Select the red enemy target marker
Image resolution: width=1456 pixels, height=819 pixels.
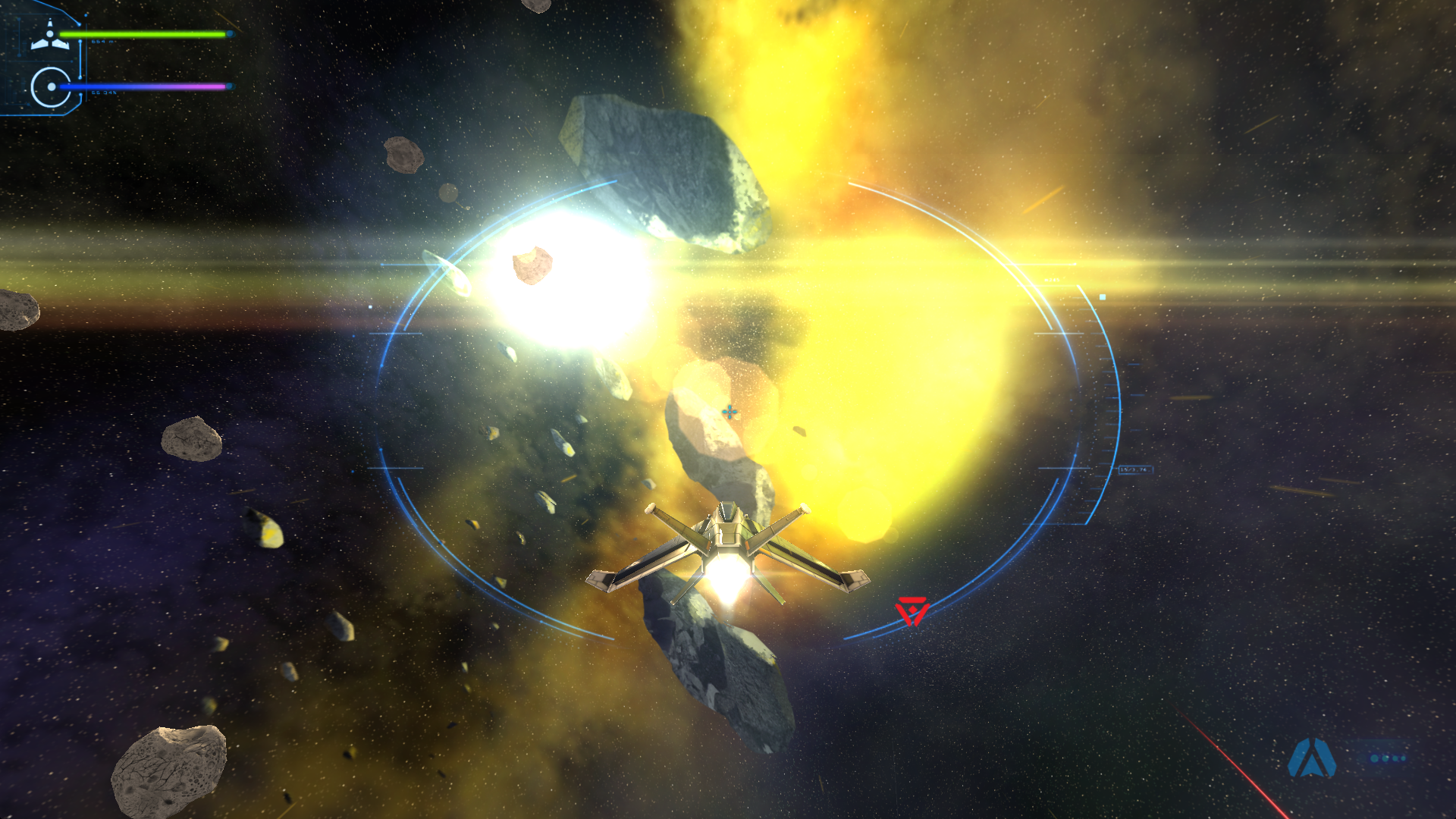(x=912, y=610)
